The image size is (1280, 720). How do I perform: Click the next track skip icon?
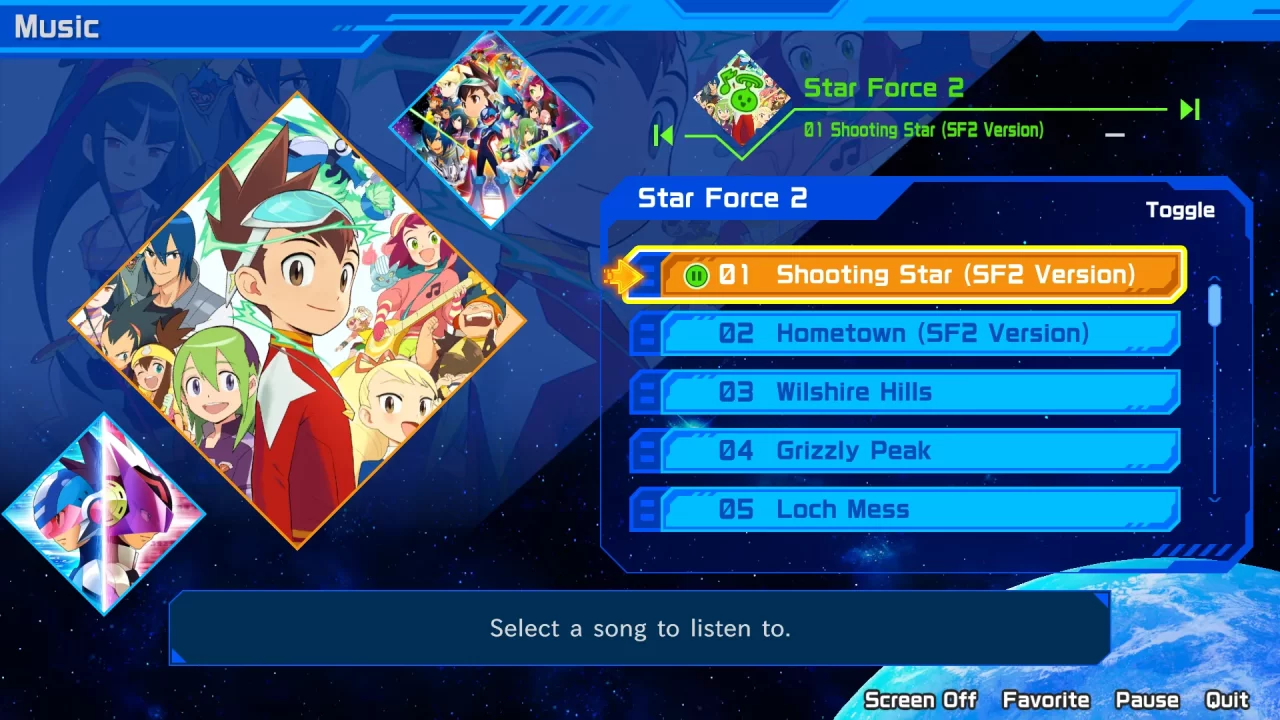[1188, 110]
